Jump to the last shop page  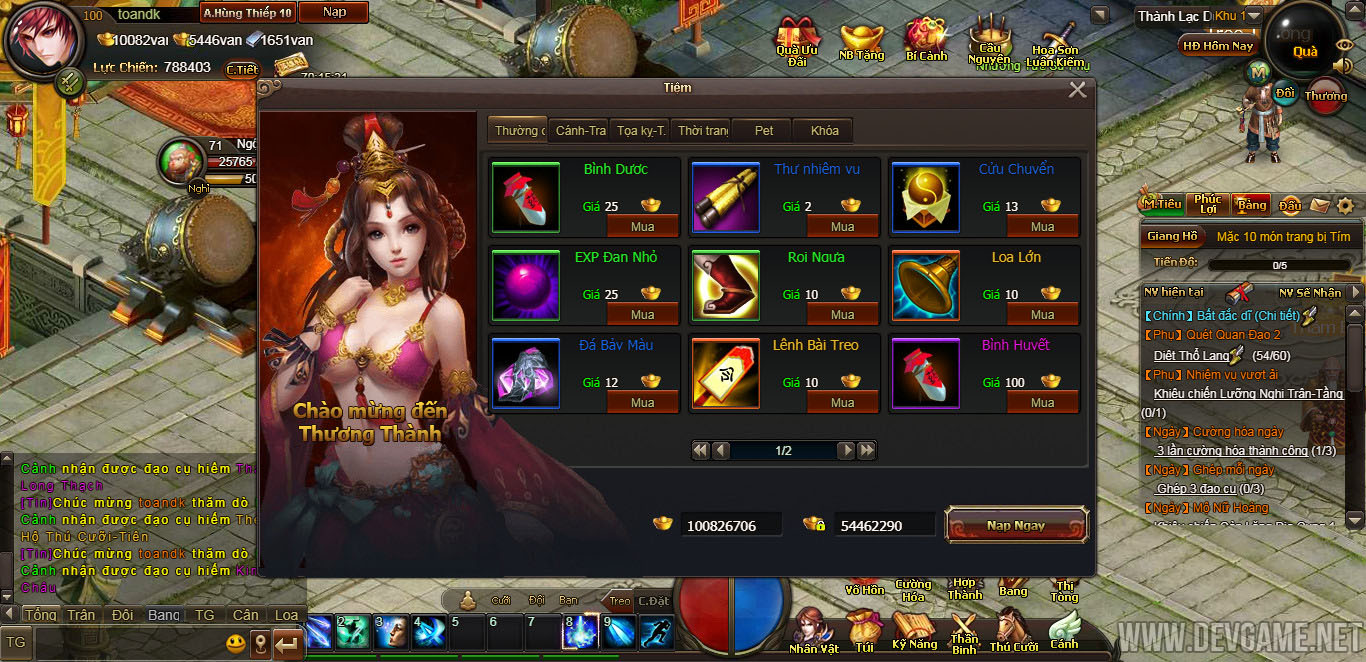[866, 451]
